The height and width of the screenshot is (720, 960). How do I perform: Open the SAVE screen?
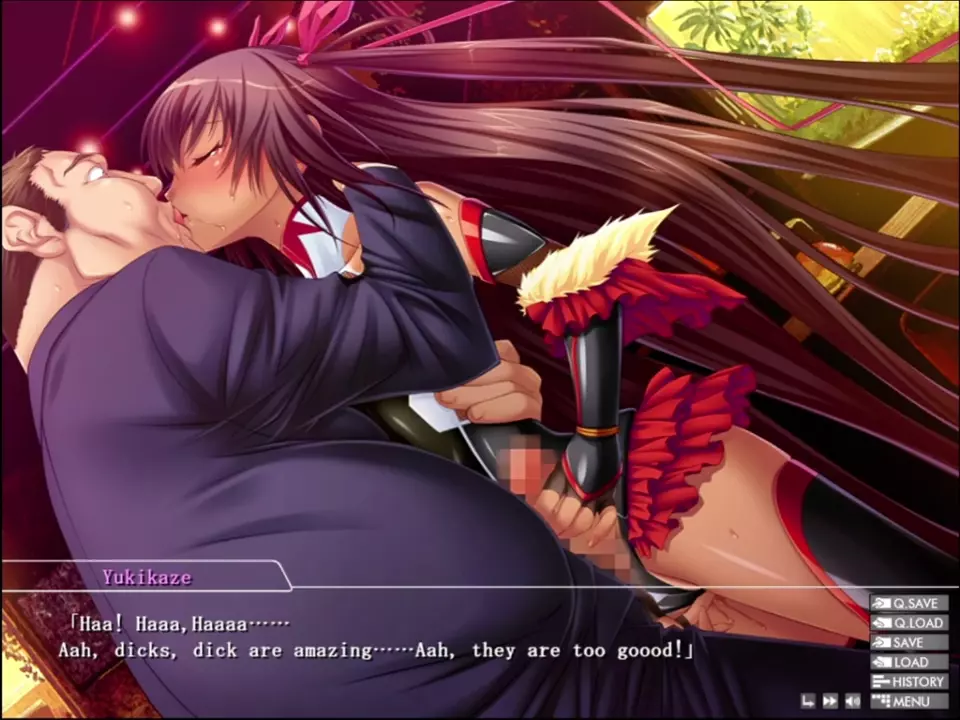(909, 642)
